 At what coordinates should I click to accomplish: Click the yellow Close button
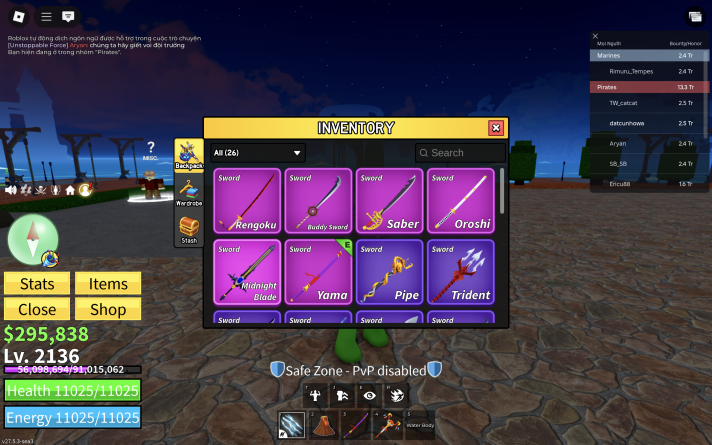[37, 309]
